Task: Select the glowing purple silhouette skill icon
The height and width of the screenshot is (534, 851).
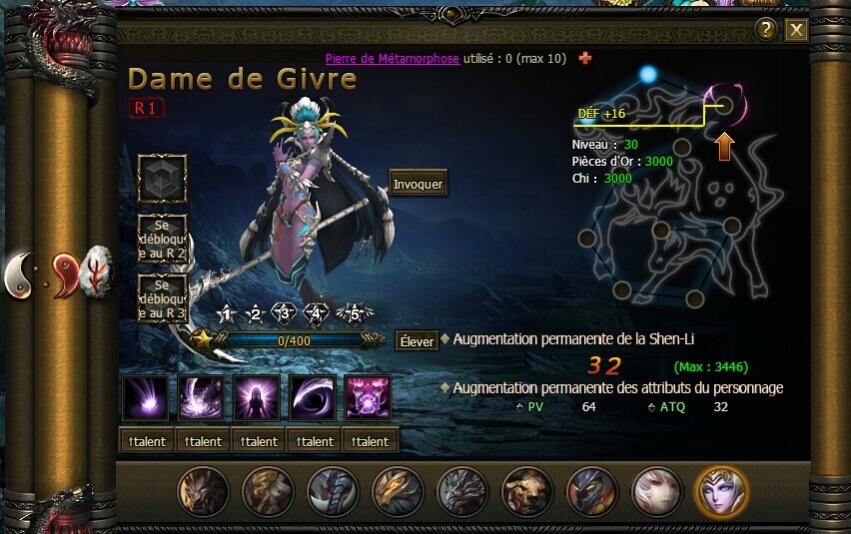Action: (258, 398)
